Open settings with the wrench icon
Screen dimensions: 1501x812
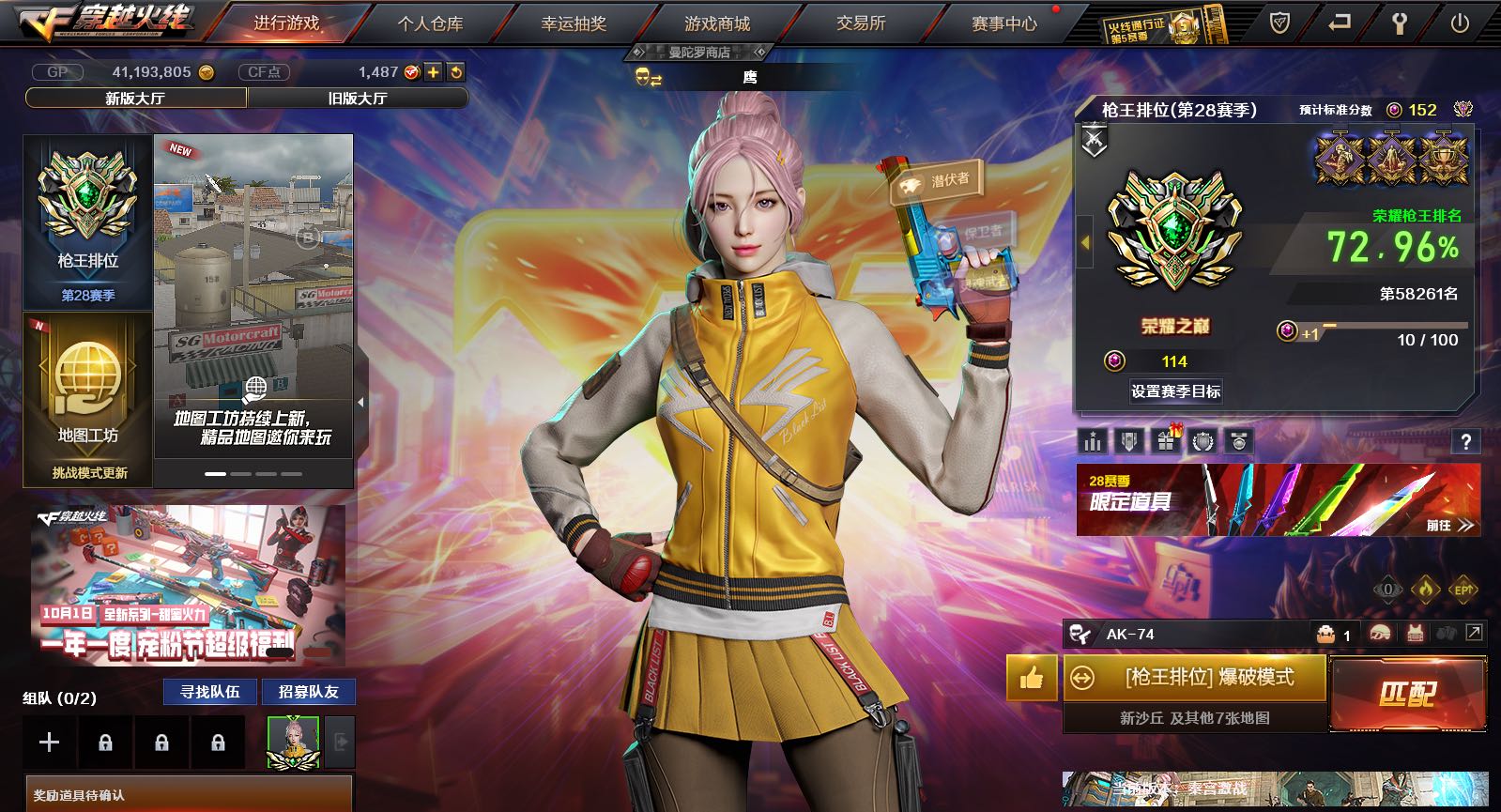[1399, 23]
